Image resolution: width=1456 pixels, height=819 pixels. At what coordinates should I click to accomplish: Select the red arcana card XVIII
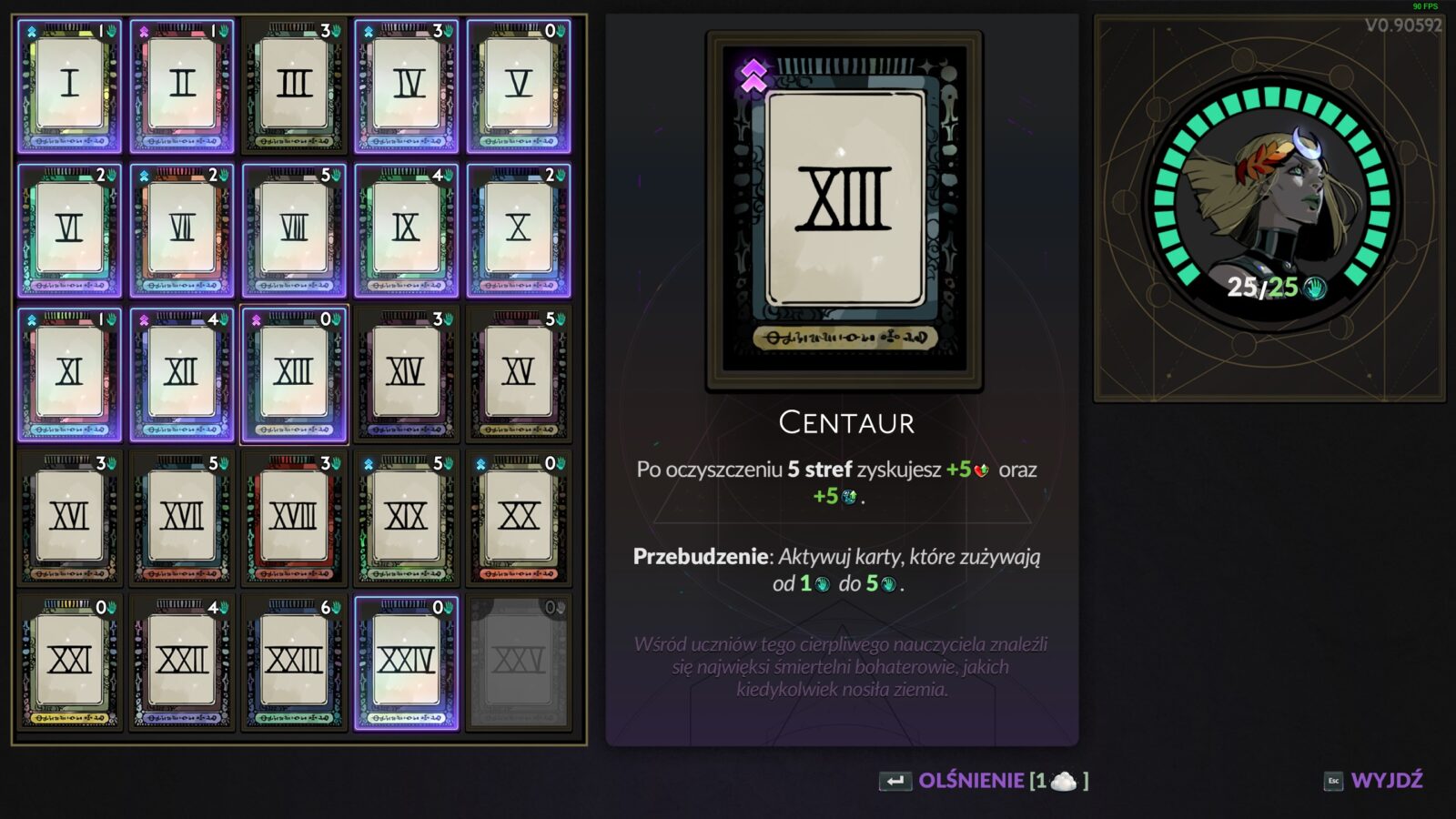pyautogui.click(x=294, y=518)
